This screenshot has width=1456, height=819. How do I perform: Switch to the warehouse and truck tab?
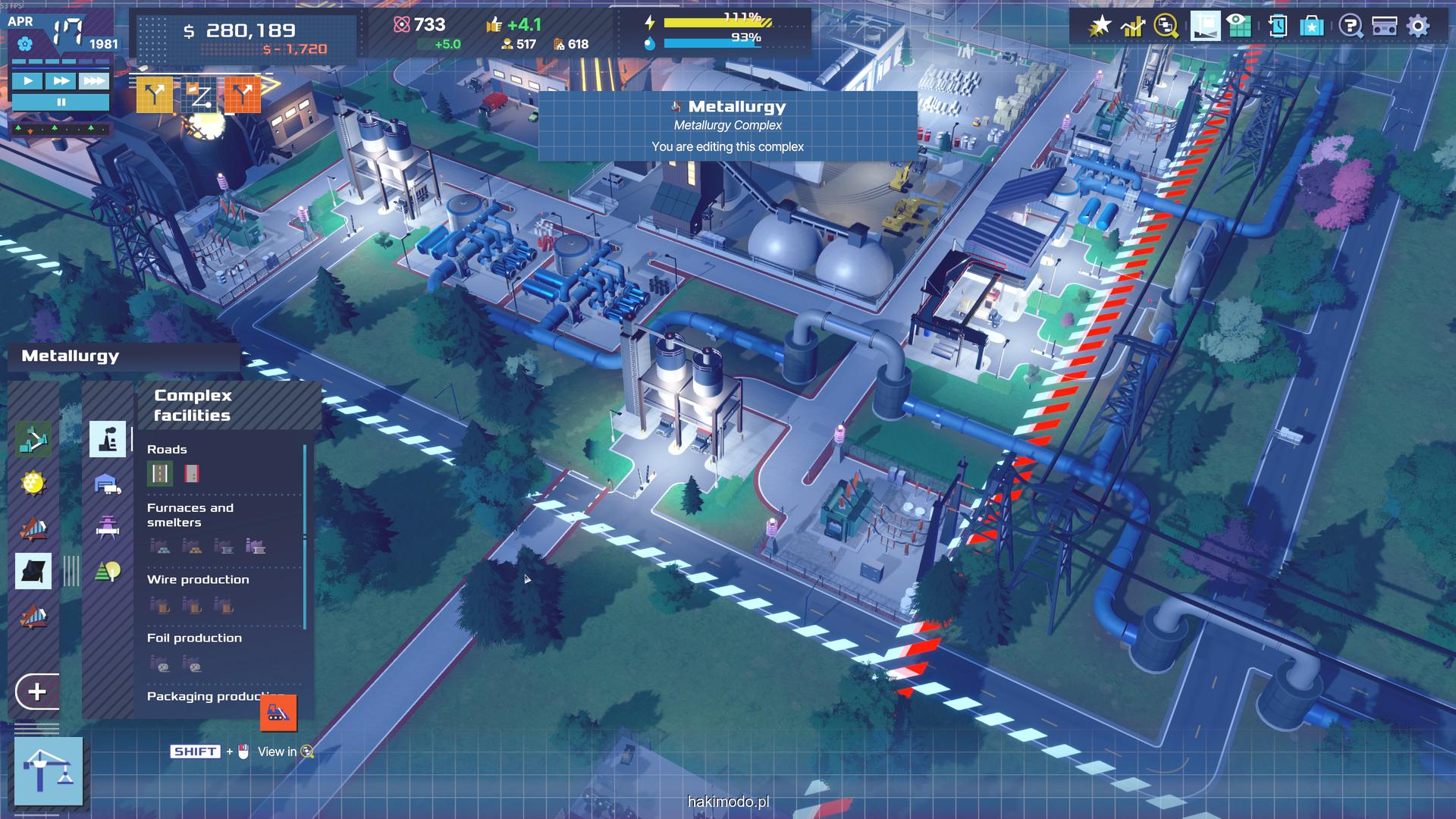[x=108, y=483]
